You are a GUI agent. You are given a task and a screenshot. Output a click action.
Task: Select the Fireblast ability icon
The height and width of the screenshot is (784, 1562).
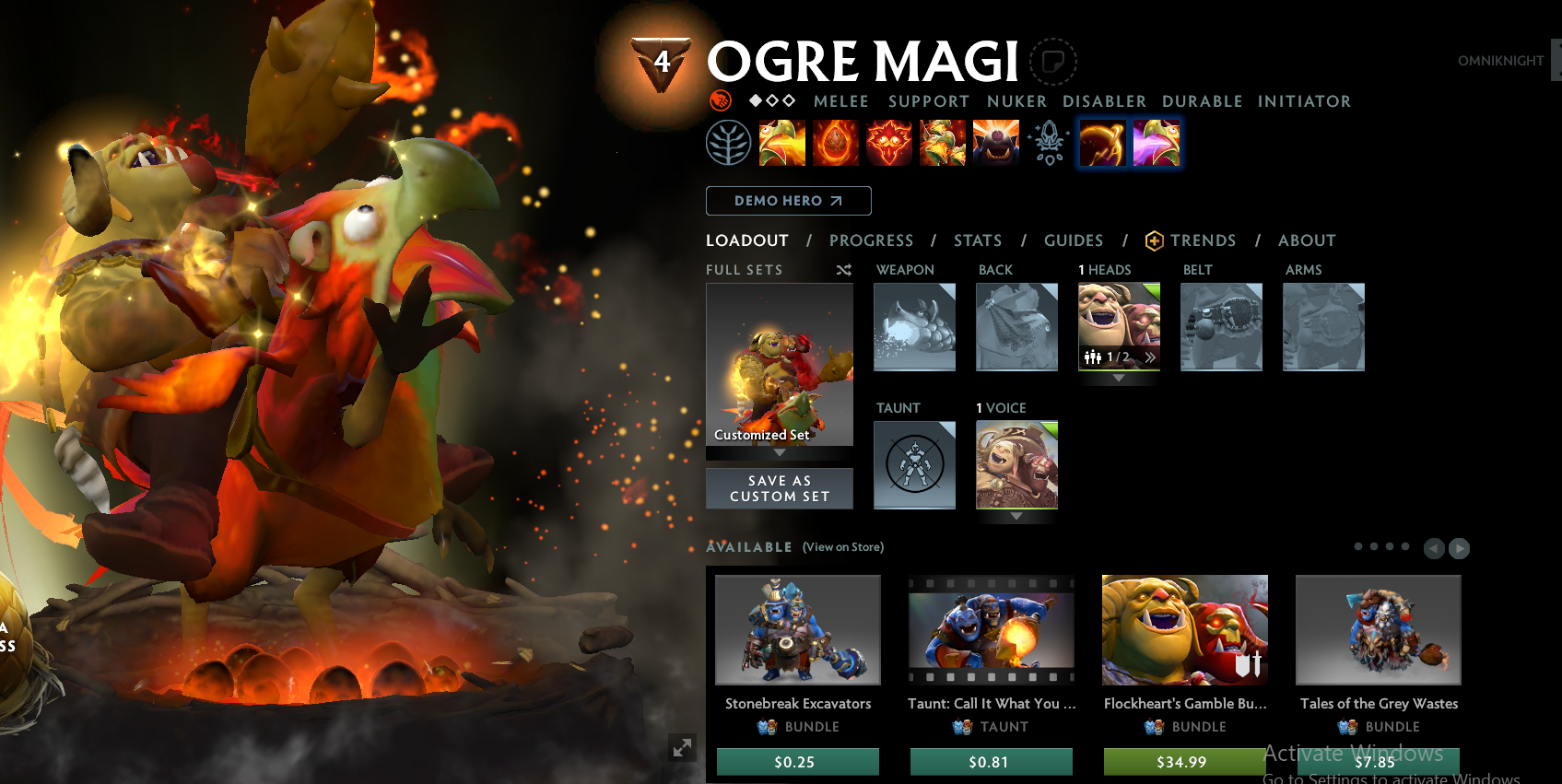pos(781,143)
